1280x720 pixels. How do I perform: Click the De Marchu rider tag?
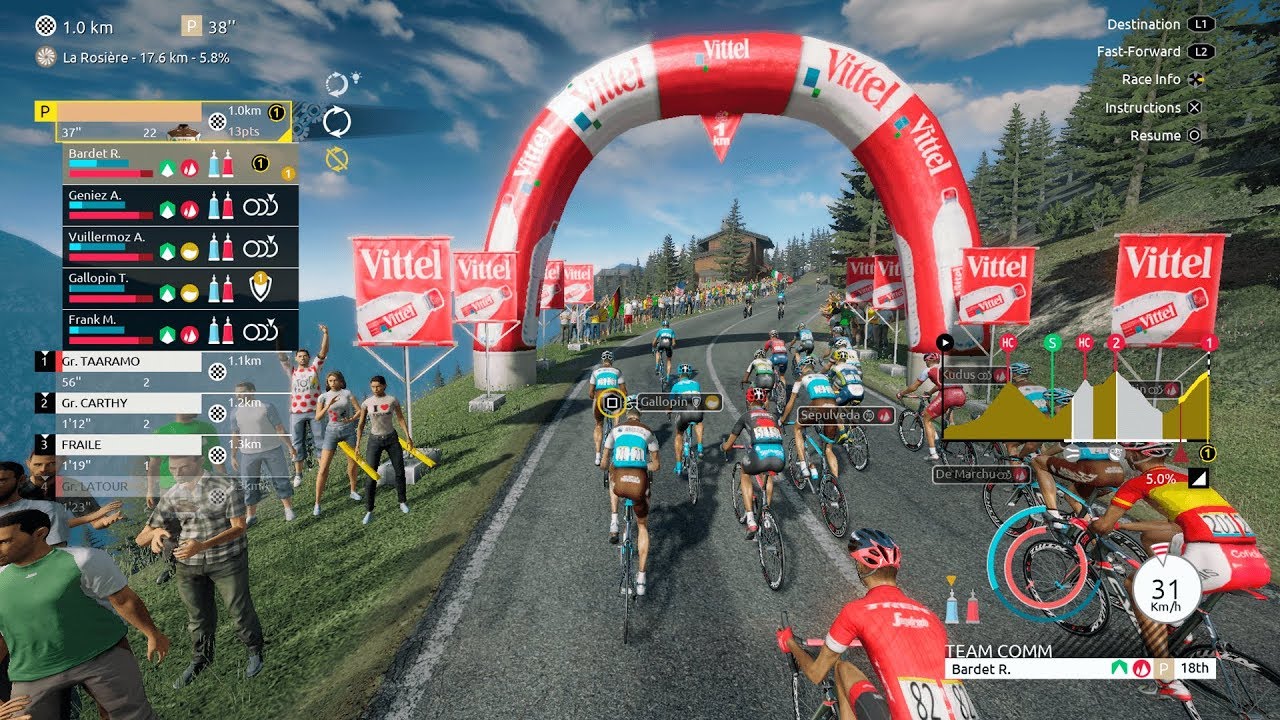[x=981, y=474]
